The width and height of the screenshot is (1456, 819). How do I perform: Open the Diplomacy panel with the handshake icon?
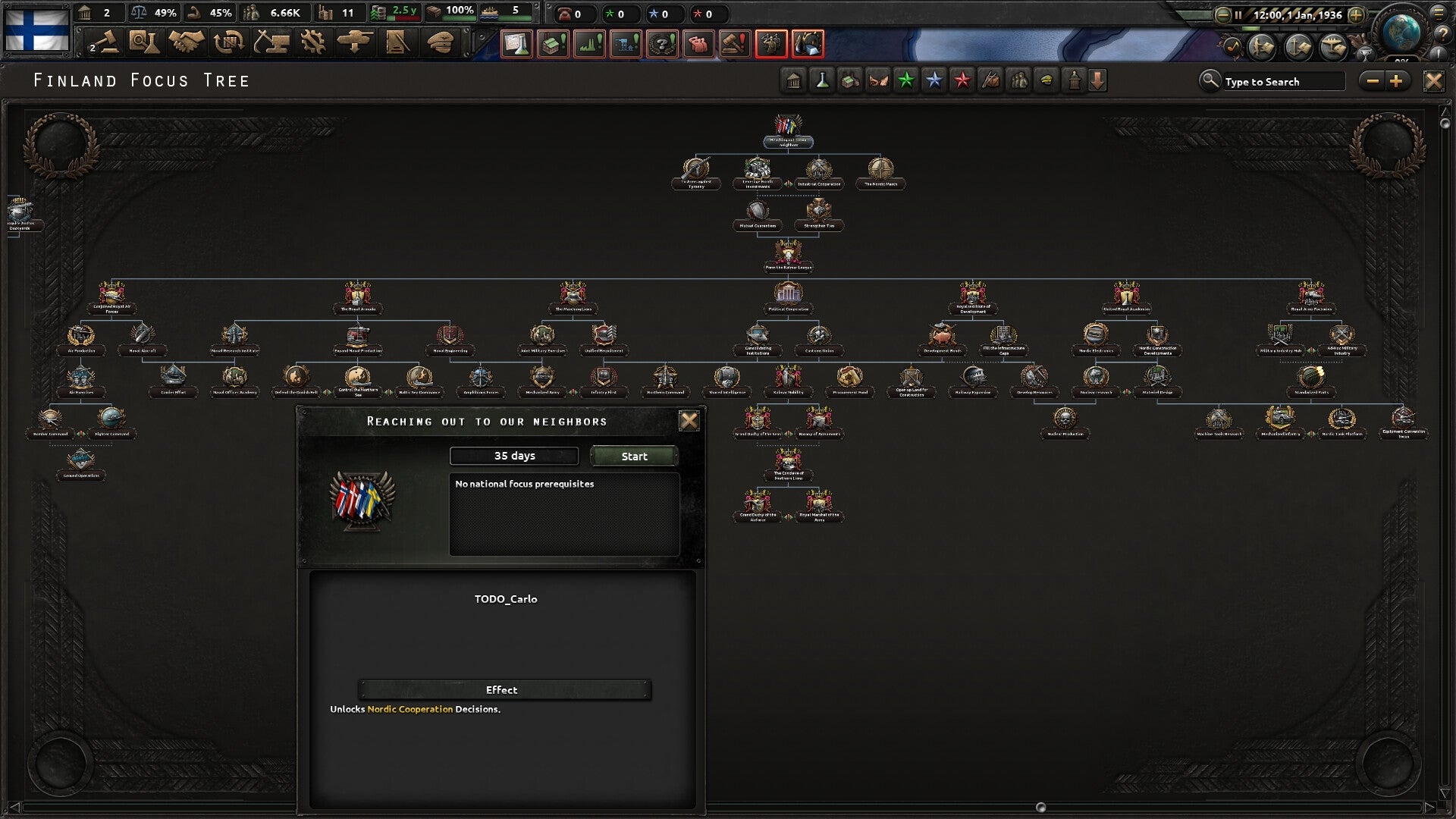click(x=187, y=43)
